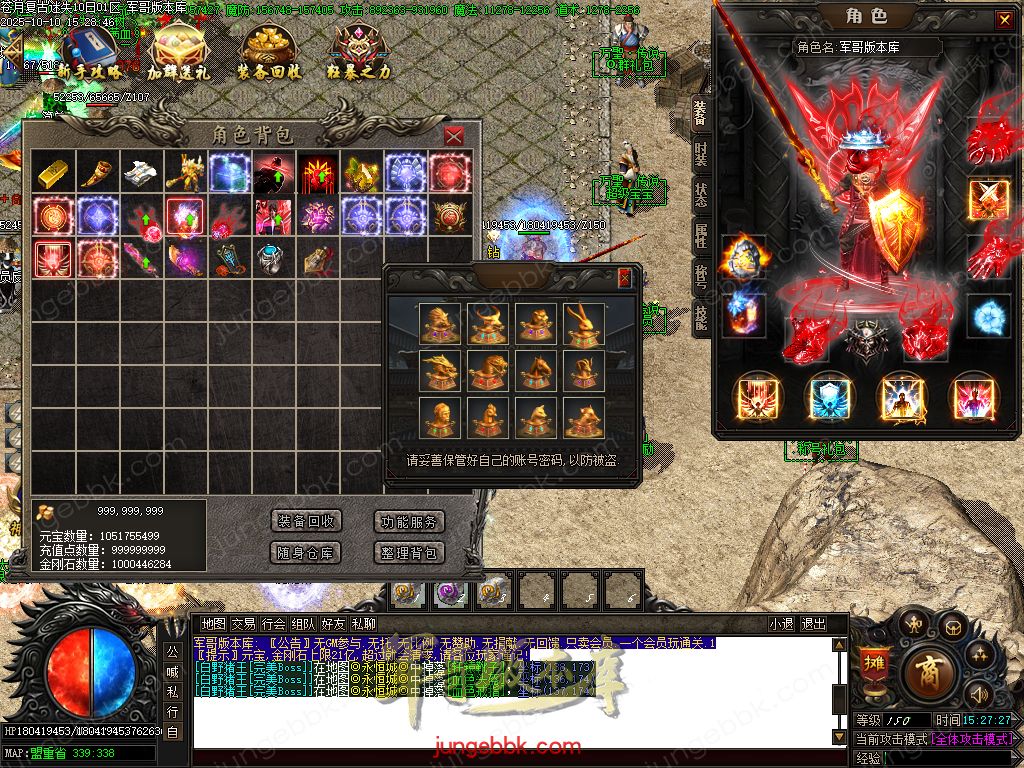
Task: Click the 装备回收 button in the bag
Action: pos(306,522)
